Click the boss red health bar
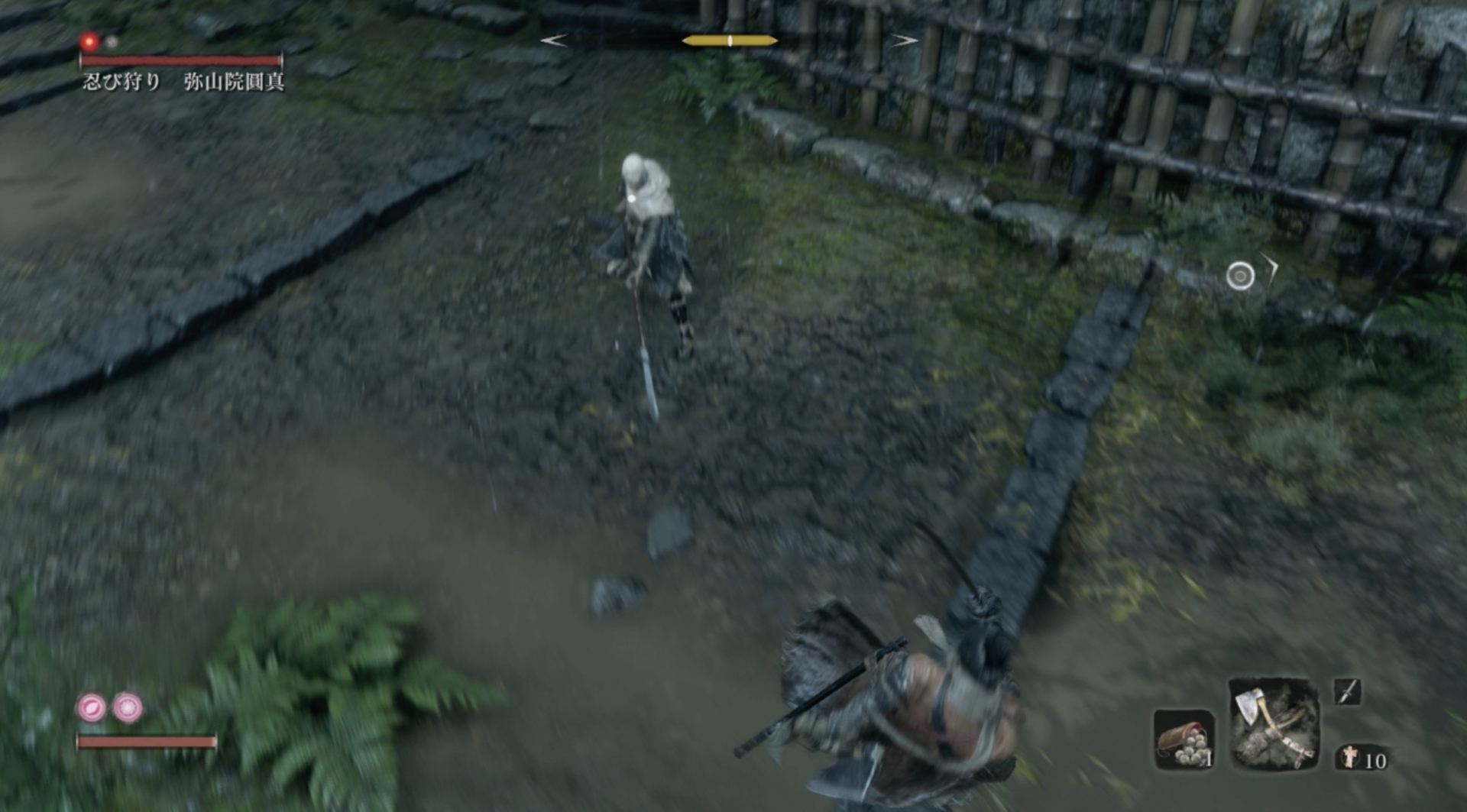This screenshot has height=812, width=1467. 180,57
